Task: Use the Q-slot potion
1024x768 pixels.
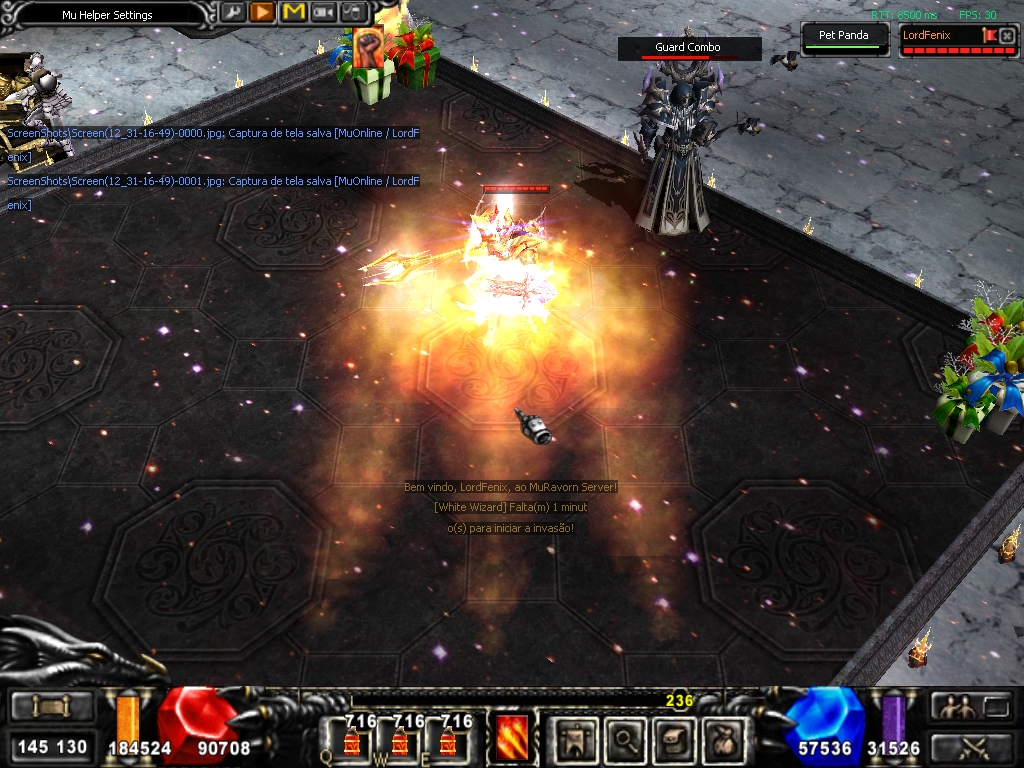Action: pos(353,742)
